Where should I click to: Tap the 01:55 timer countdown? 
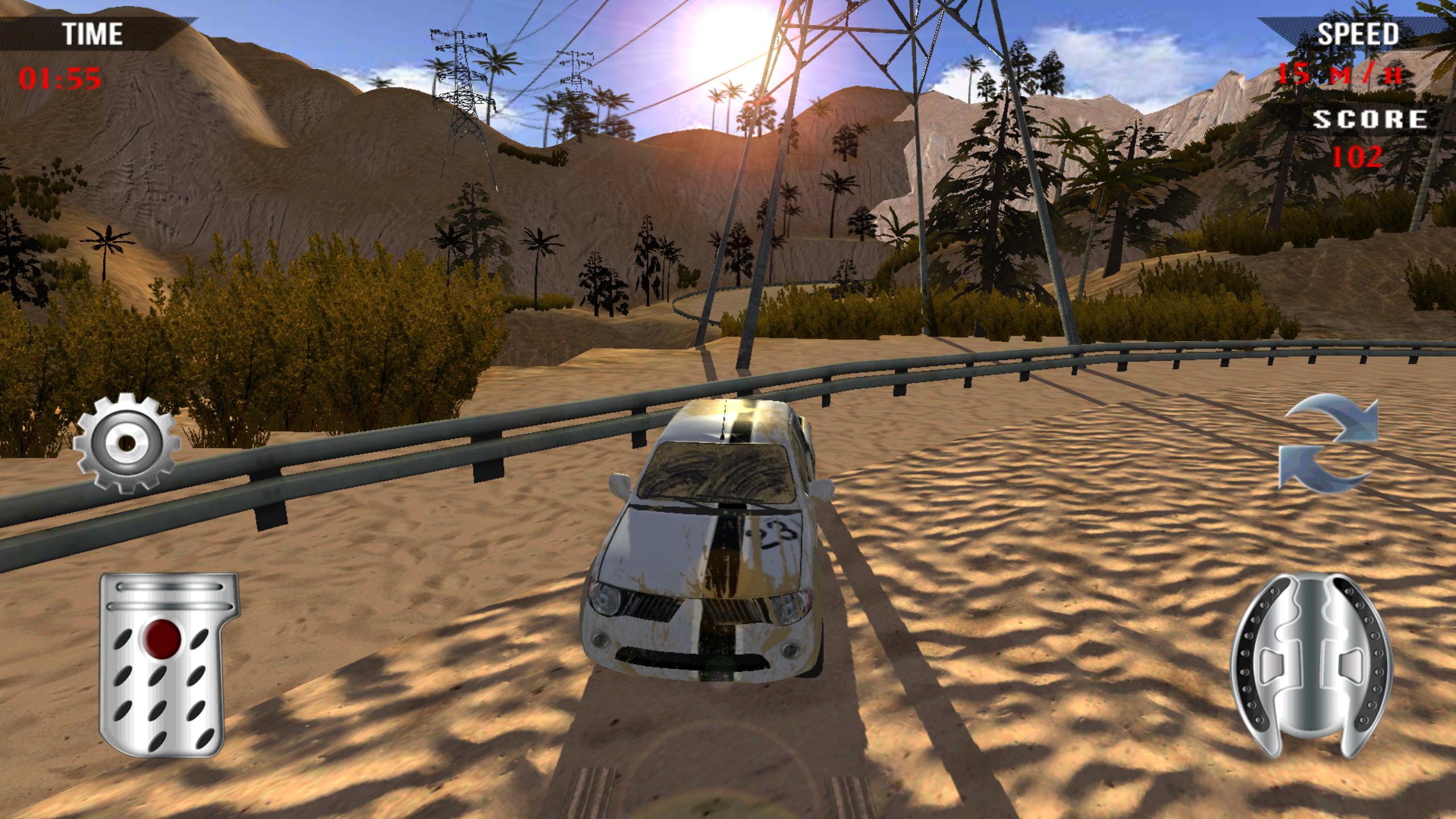[x=60, y=79]
